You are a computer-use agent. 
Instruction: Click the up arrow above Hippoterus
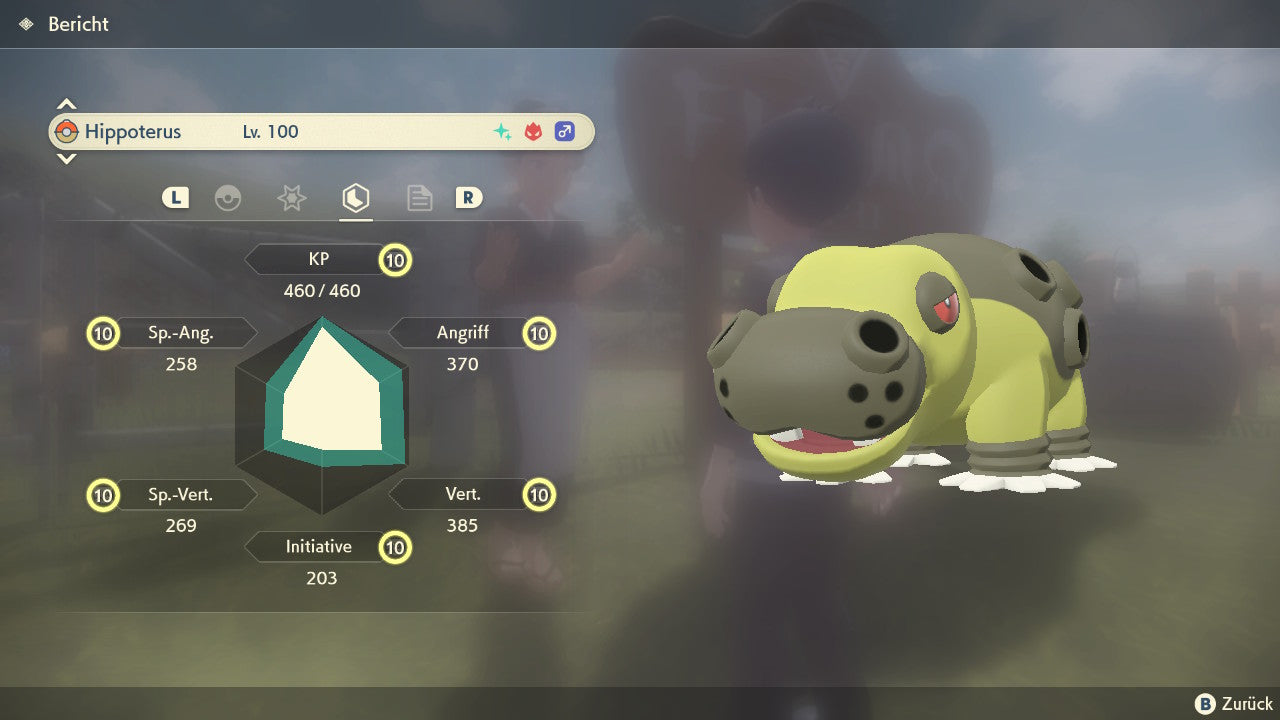point(66,104)
